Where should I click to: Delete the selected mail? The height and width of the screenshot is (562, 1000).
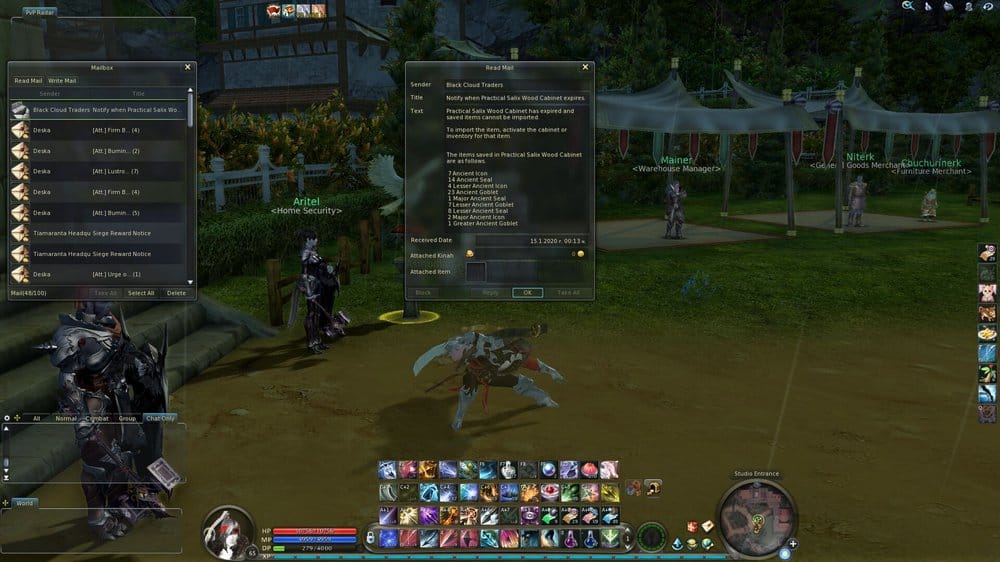pyautogui.click(x=176, y=293)
